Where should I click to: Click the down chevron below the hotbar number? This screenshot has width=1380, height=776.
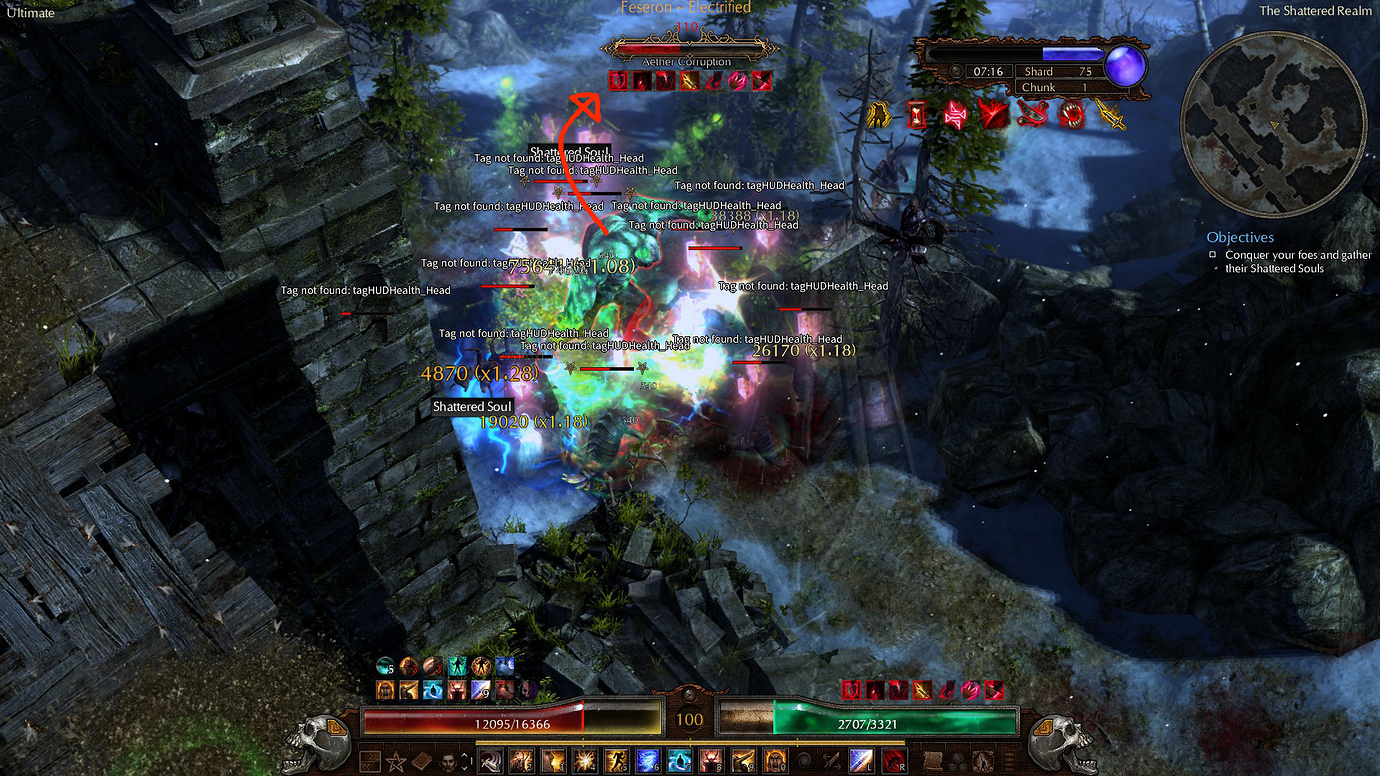click(x=464, y=768)
